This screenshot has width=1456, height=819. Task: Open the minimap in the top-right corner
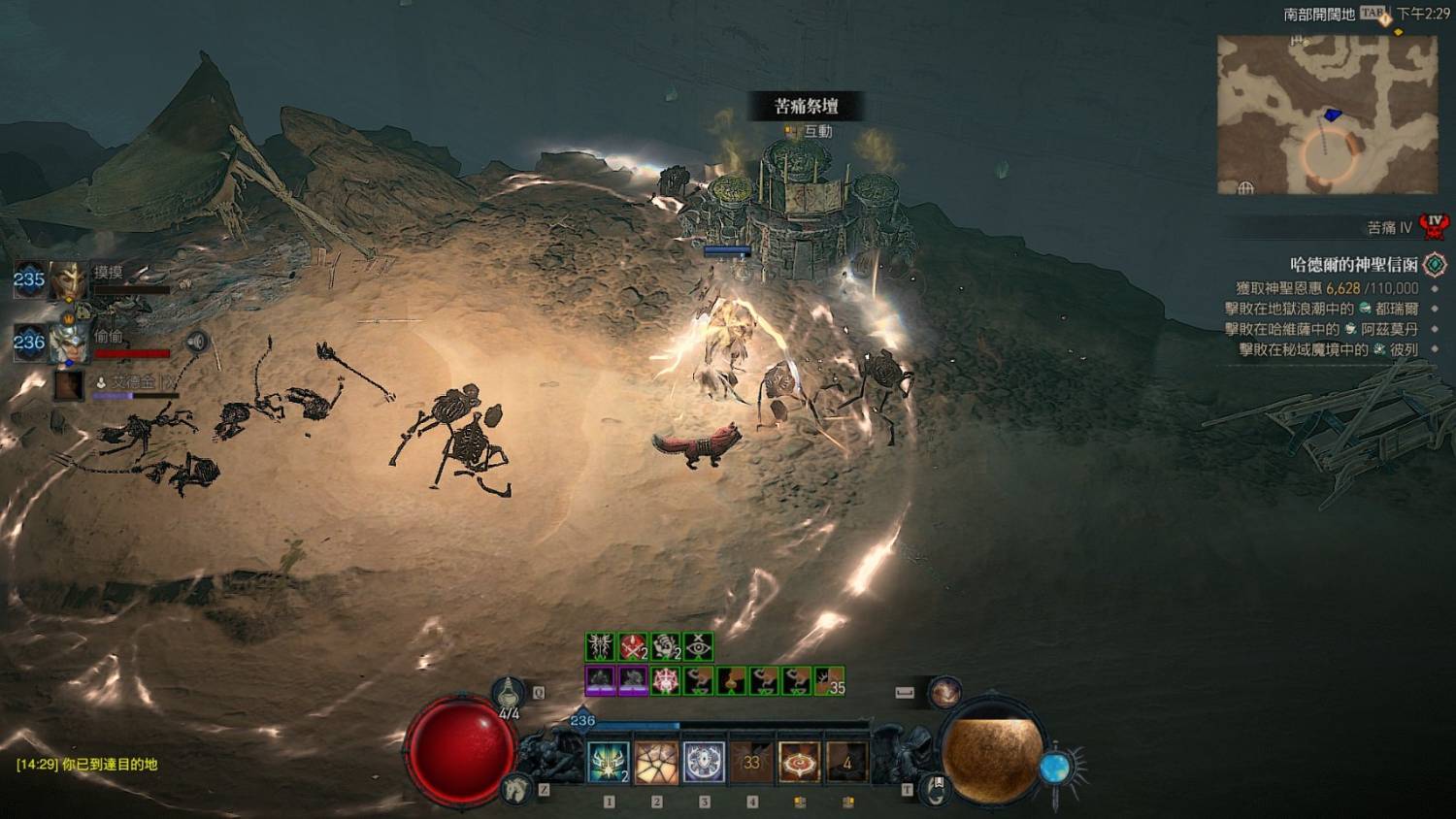[1327, 115]
